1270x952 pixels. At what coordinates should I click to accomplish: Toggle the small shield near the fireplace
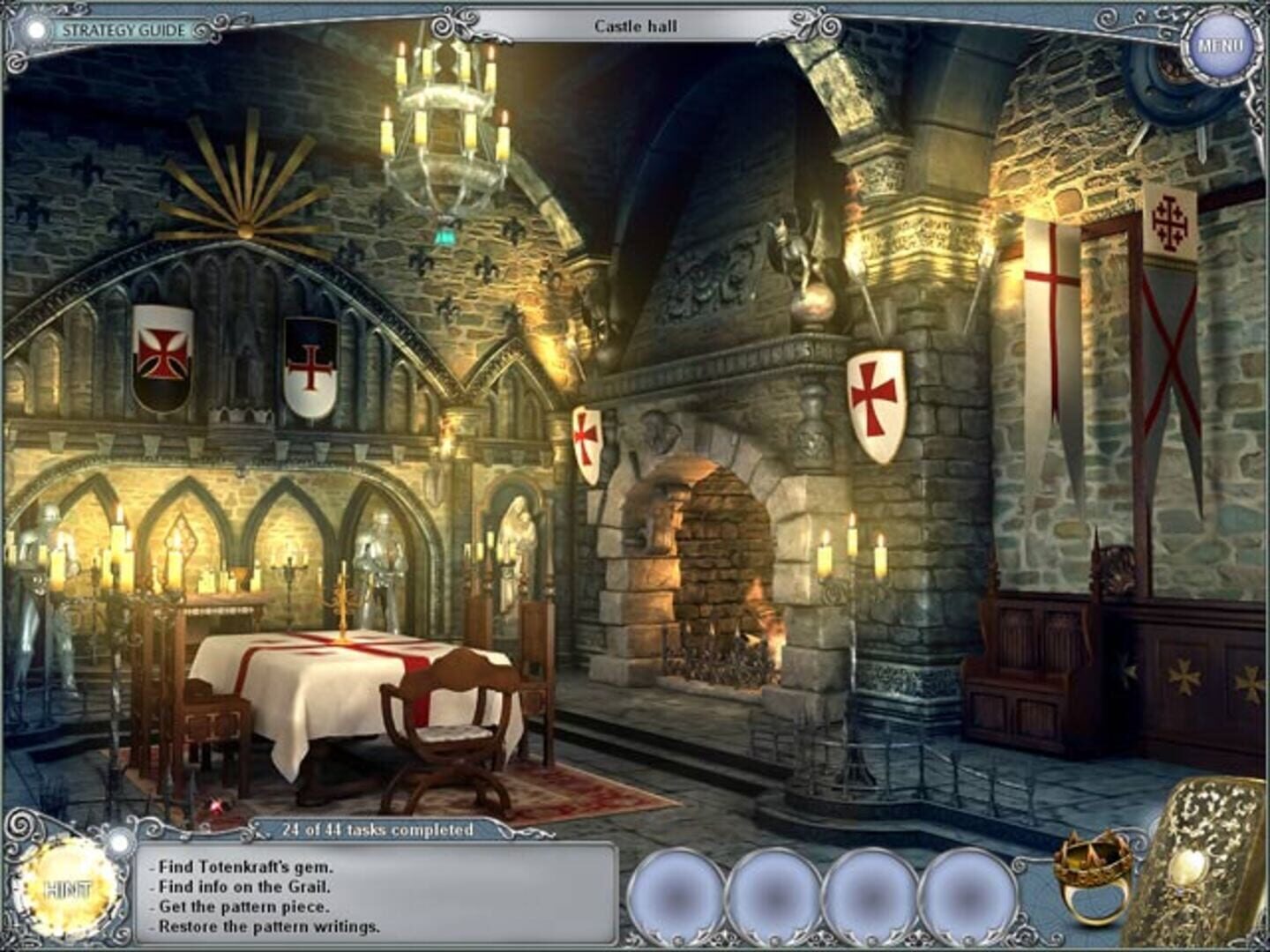coord(586,438)
